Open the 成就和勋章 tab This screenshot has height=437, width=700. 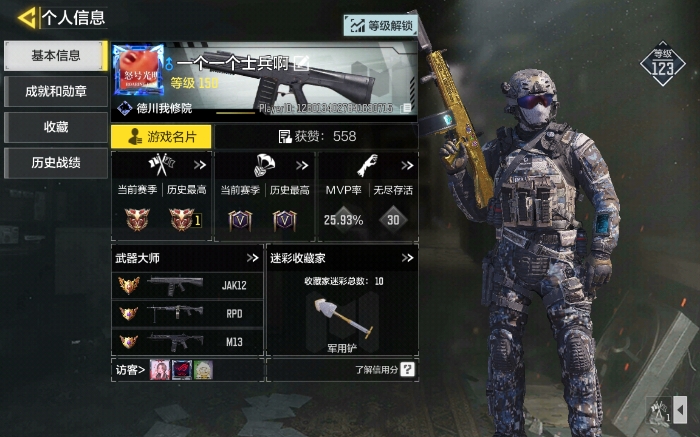(55, 92)
